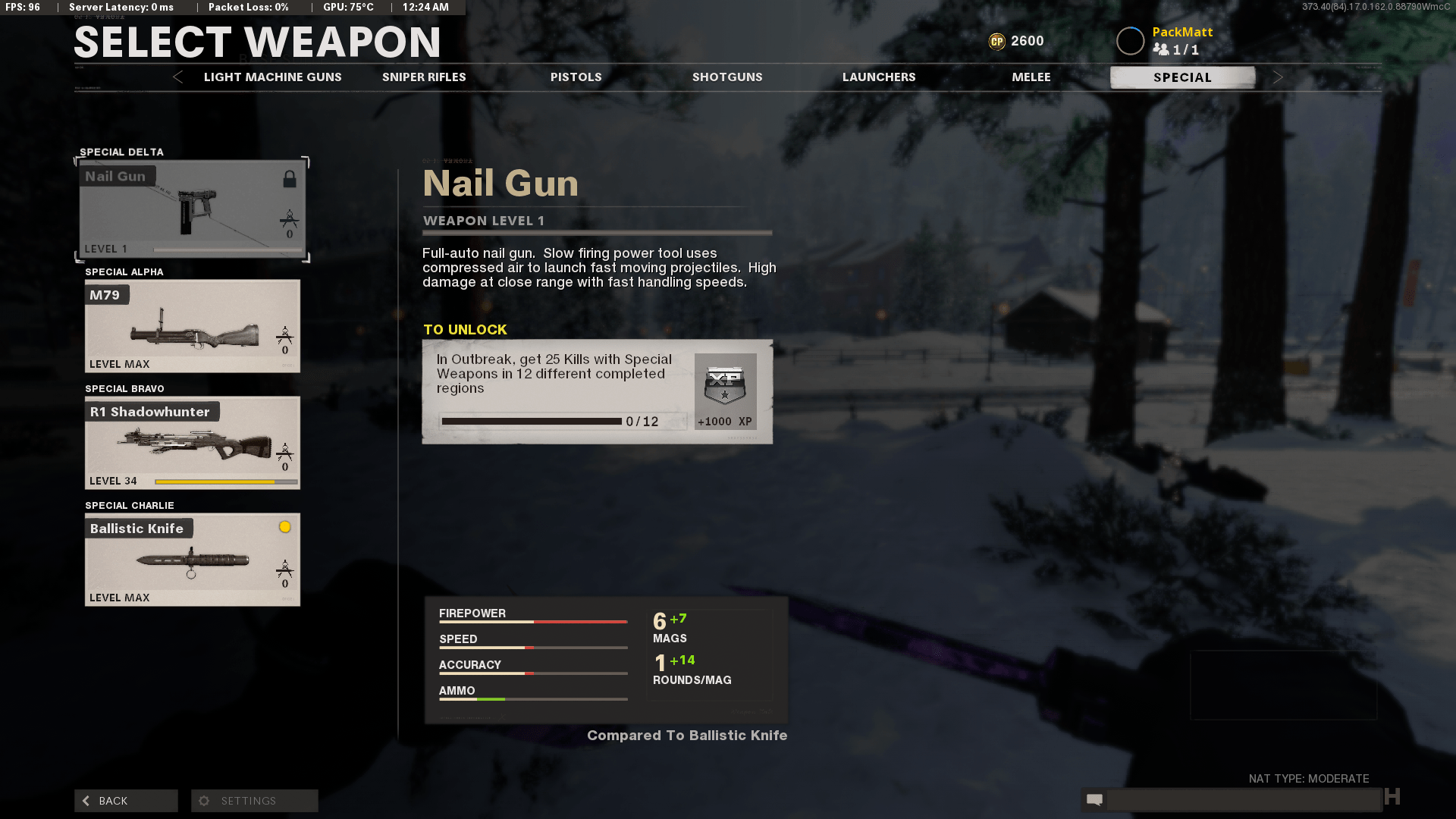Open the LAUNCHERS weapon category

click(879, 77)
